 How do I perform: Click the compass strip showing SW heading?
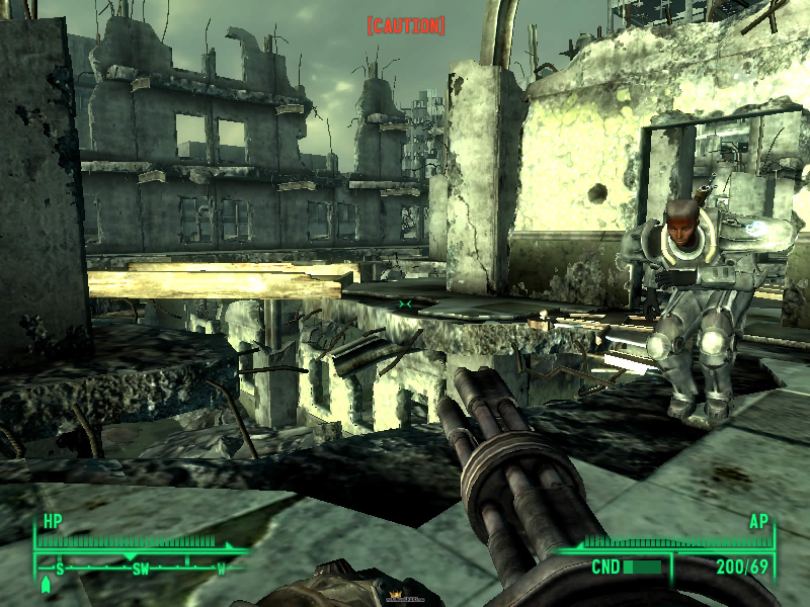click(140, 568)
